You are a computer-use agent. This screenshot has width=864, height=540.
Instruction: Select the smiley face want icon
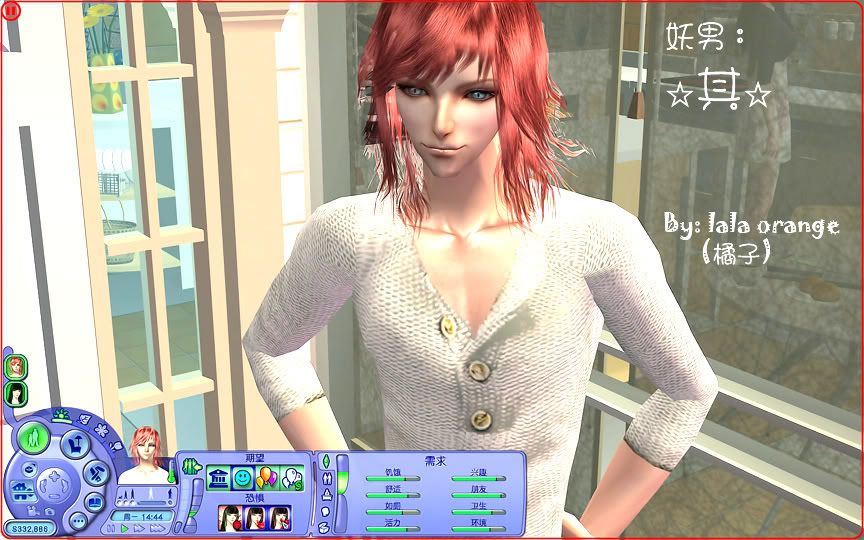click(x=242, y=480)
